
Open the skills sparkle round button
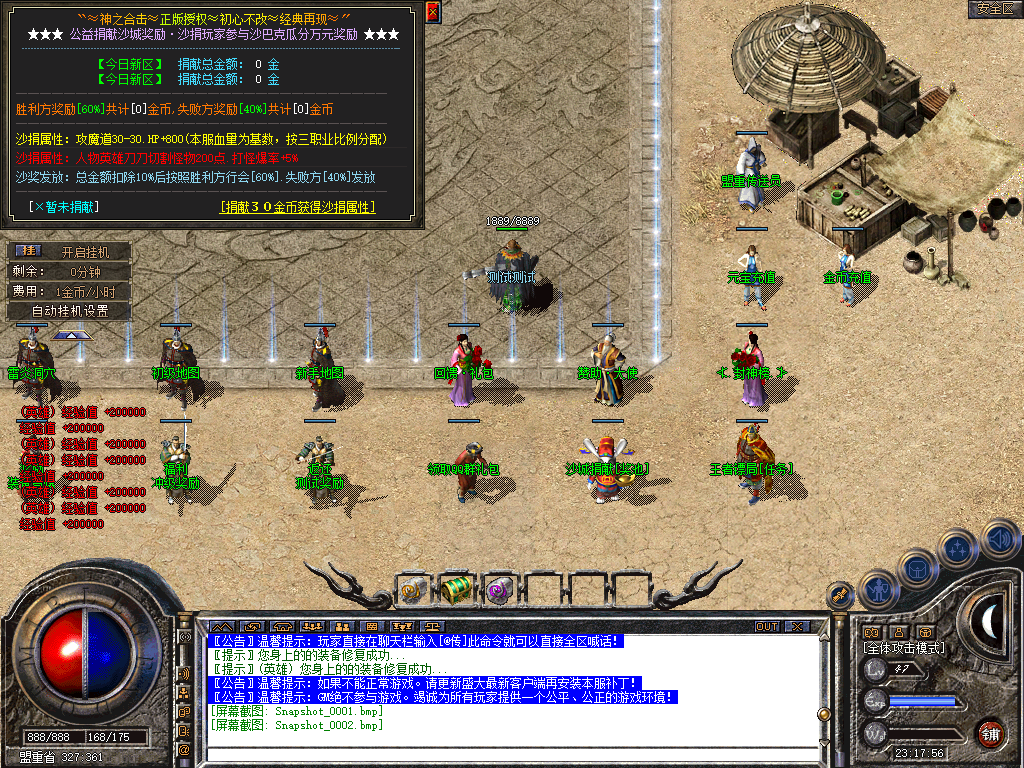click(958, 548)
